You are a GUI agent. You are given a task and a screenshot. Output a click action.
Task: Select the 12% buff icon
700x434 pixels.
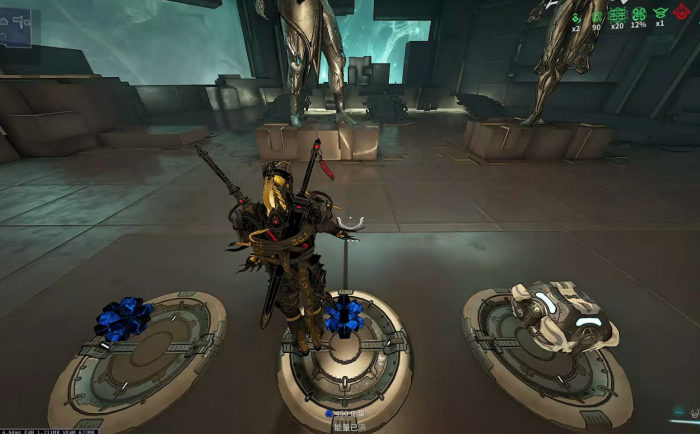(x=638, y=15)
